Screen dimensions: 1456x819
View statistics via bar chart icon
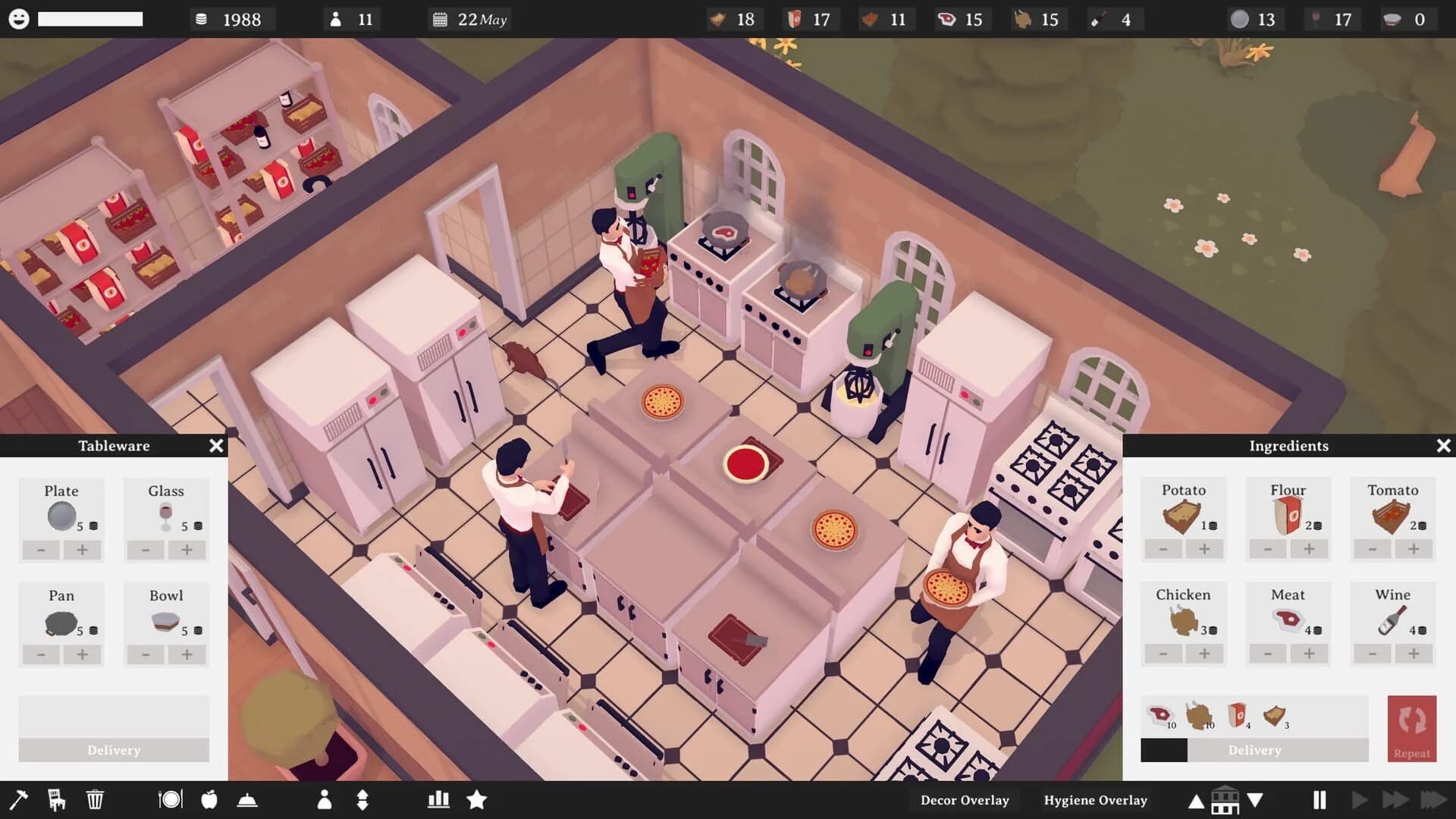coord(438,799)
